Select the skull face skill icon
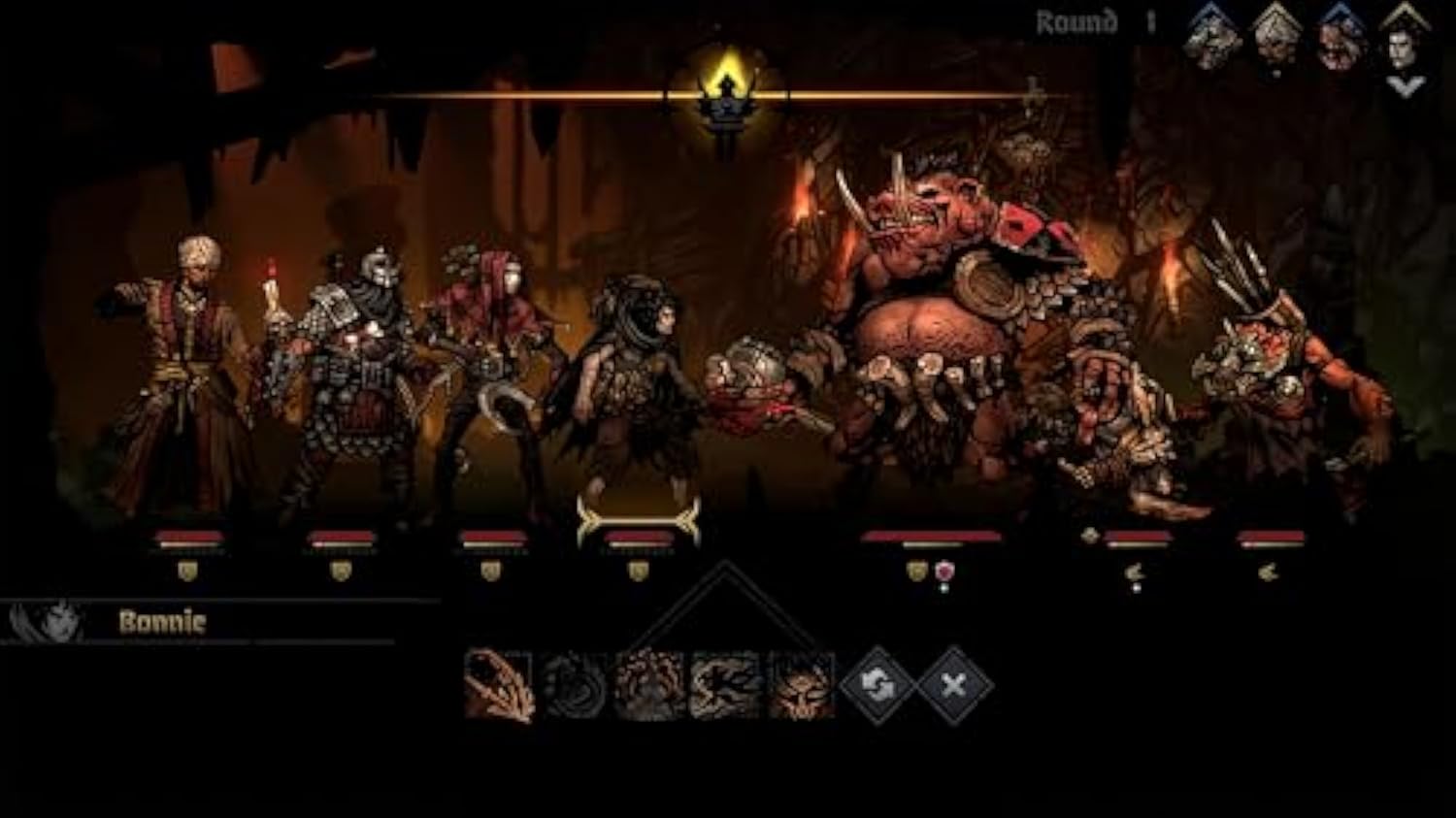Viewport: 1456px width, 818px height. pyautogui.click(x=801, y=685)
